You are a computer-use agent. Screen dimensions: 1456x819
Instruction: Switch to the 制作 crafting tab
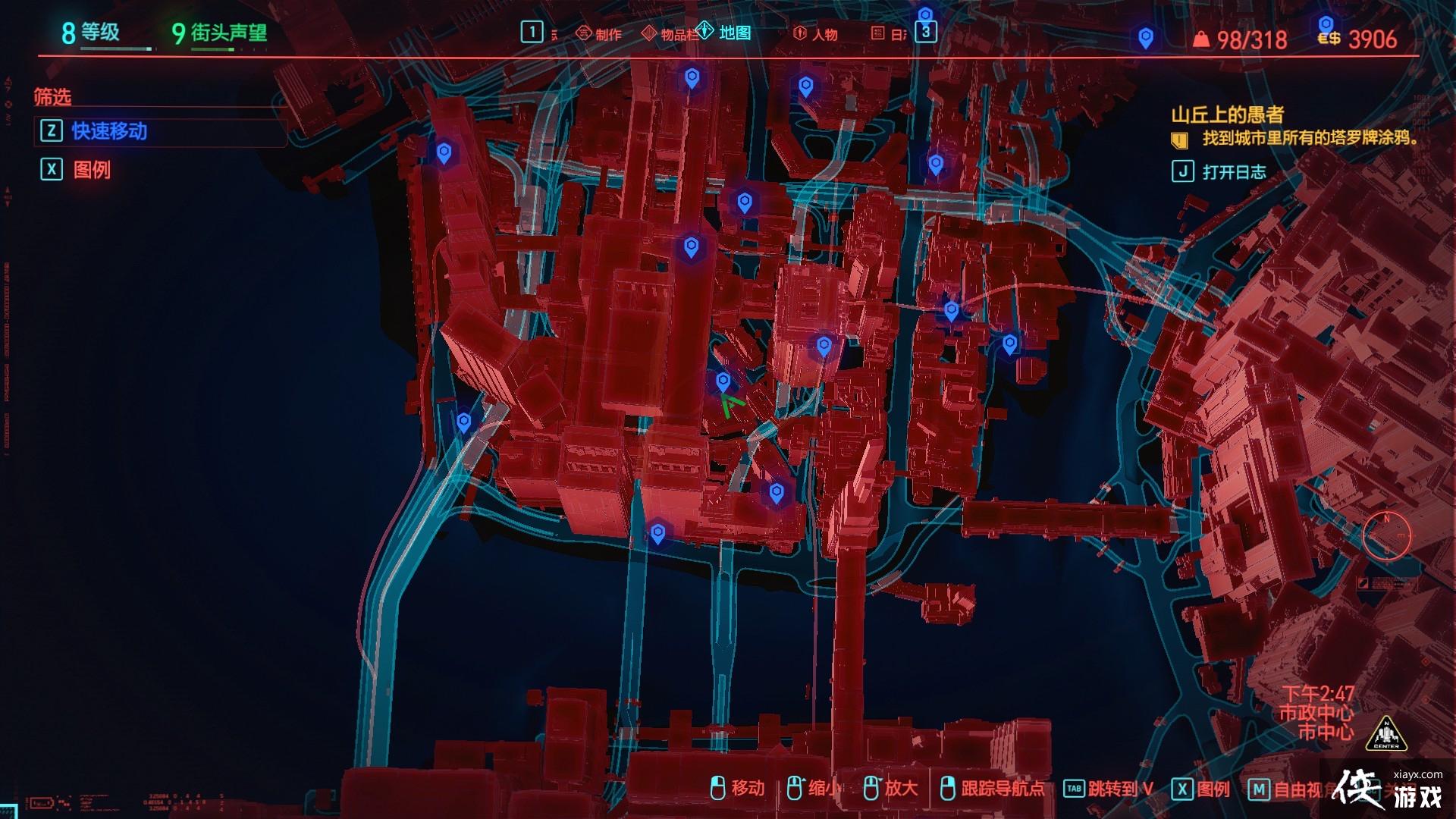tap(599, 34)
